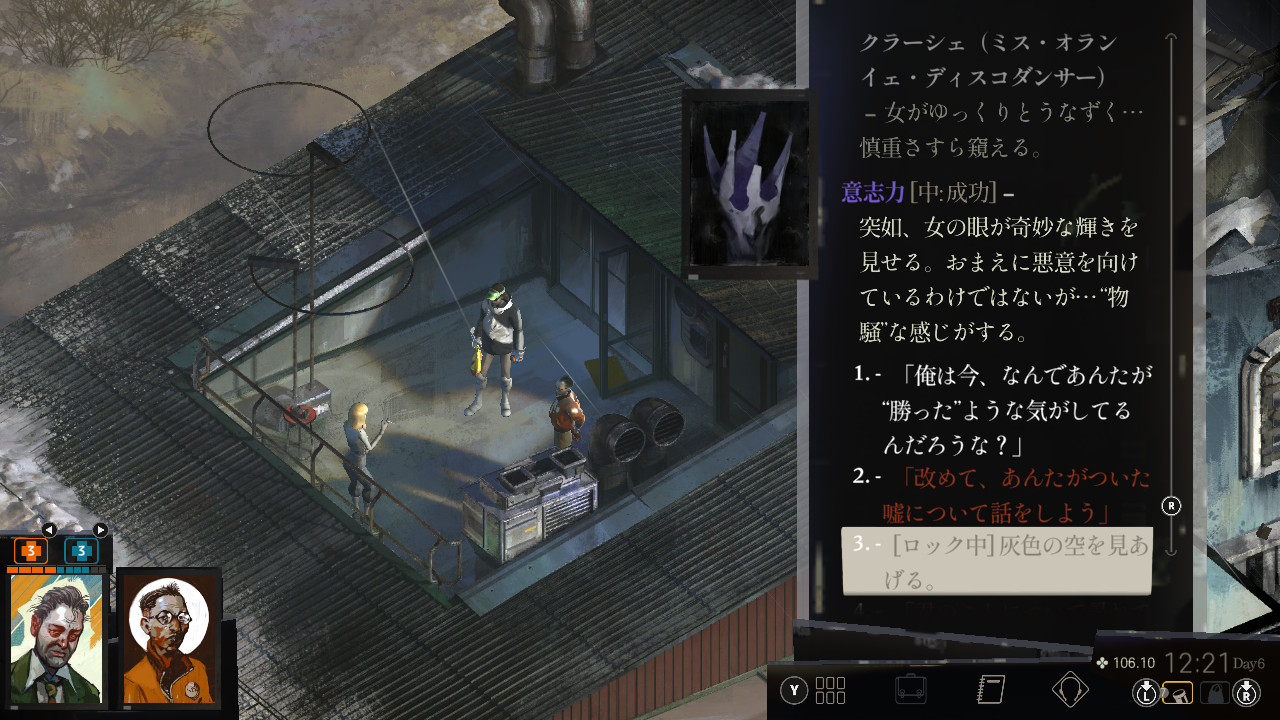The width and height of the screenshot is (1280, 720).
Task: Open the notebook journal icon
Action: (990, 689)
